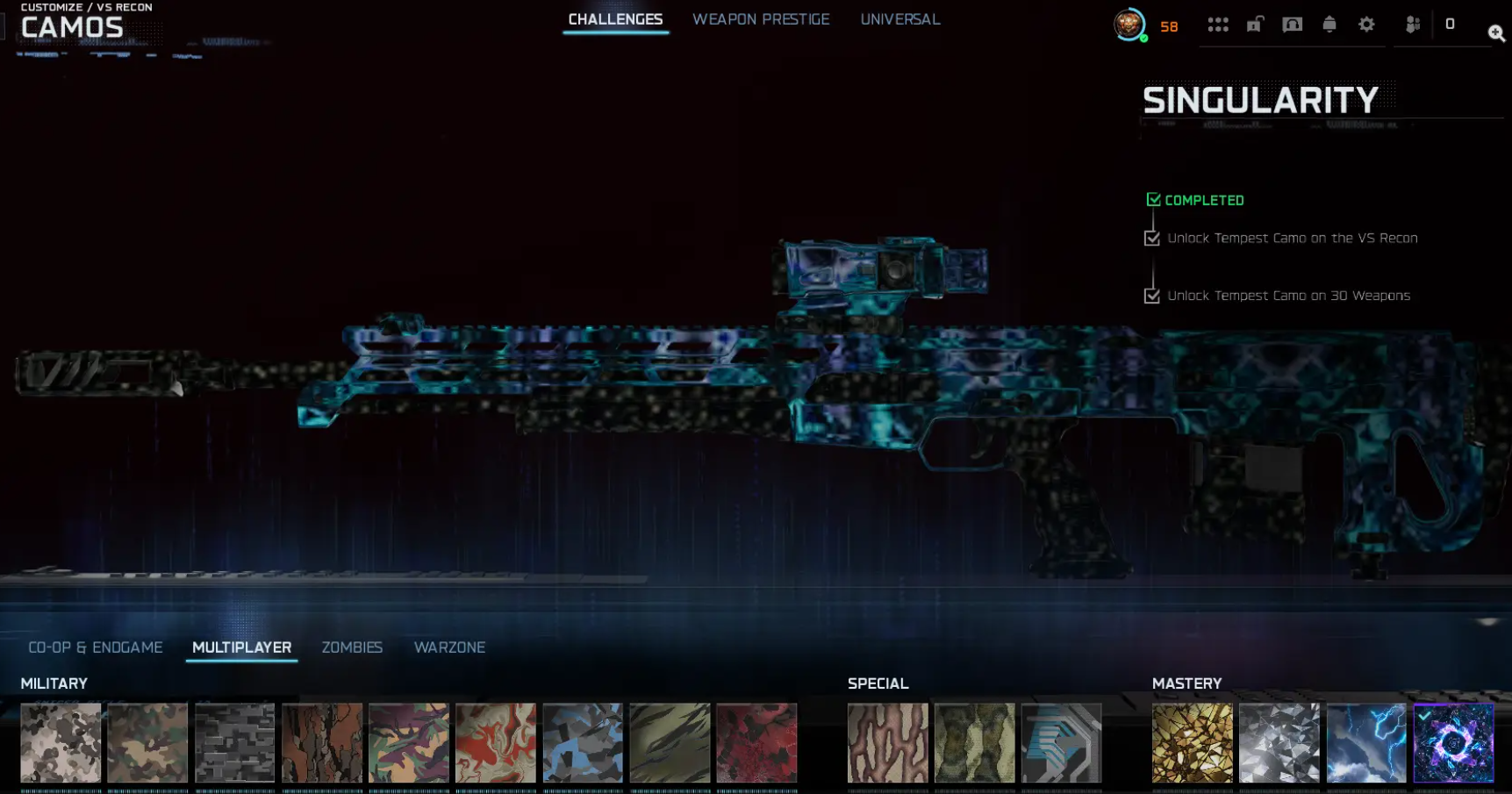Select the gold crystal mastery camo
Image resolution: width=1512 pixels, height=794 pixels.
pyautogui.click(x=1191, y=743)
